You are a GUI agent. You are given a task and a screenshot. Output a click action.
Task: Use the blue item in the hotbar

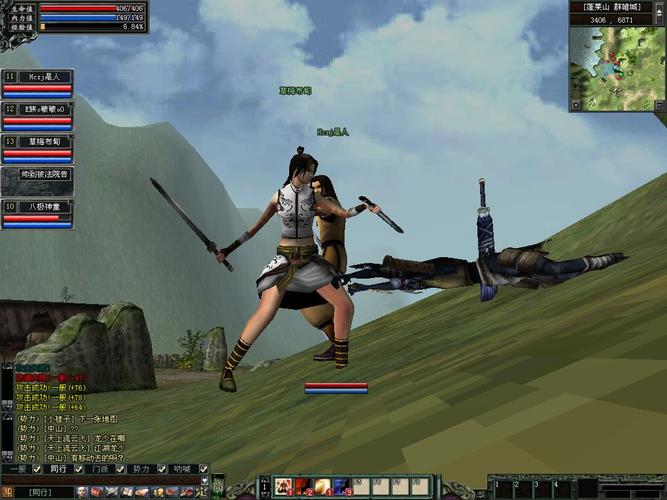pos(340,487)
